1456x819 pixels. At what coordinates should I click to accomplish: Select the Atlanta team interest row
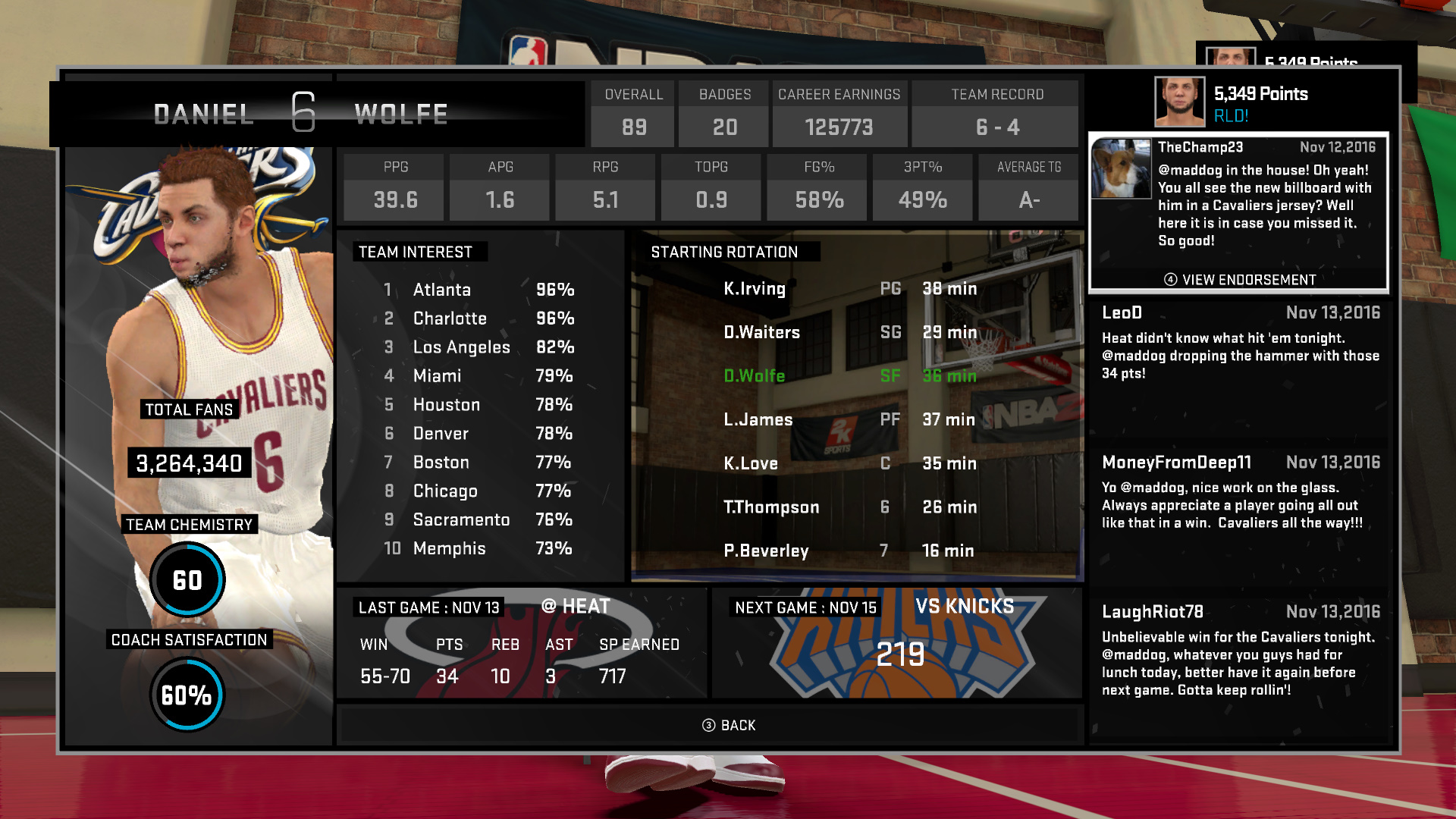pyautogui.click(x=478, y=290)
